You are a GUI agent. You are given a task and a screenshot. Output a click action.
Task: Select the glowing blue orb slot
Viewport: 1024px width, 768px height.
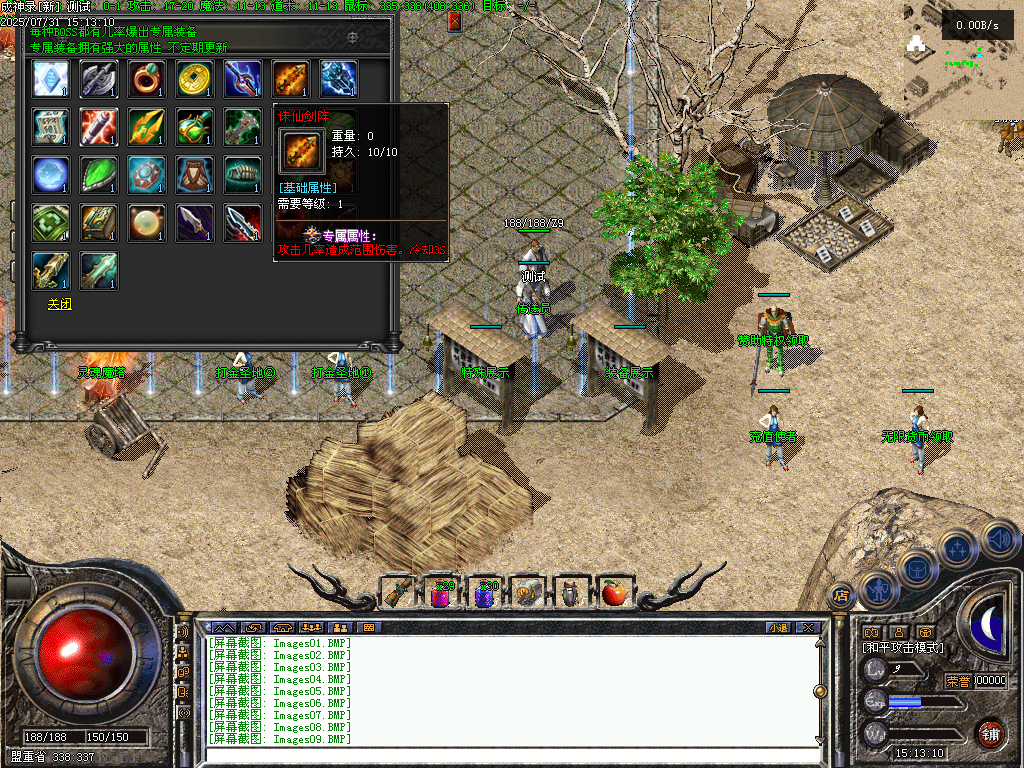(51, 175)
